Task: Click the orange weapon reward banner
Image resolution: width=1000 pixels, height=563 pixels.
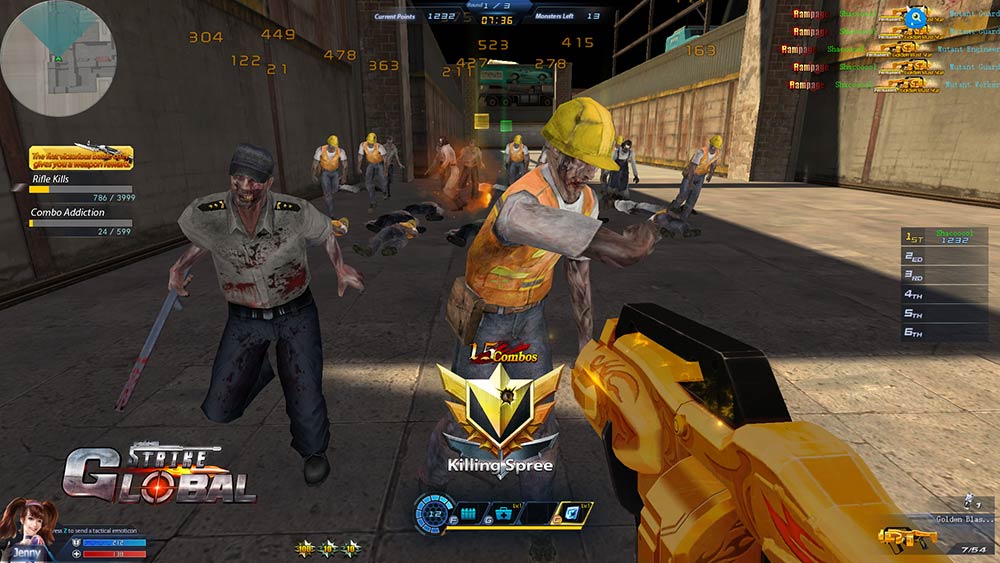Action: [x=81, y=157]
